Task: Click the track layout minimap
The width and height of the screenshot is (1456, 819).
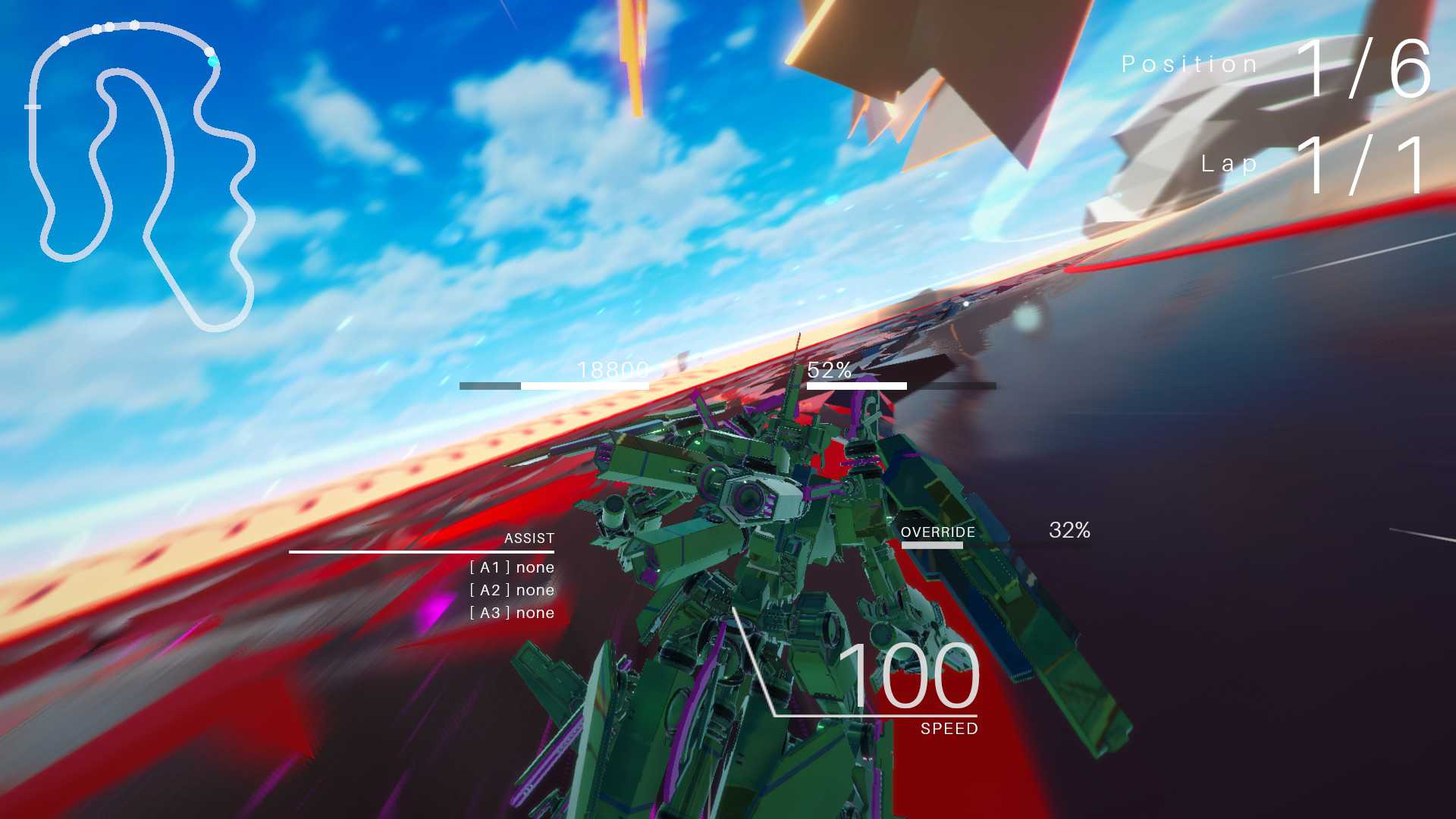Action: [140, 176]
